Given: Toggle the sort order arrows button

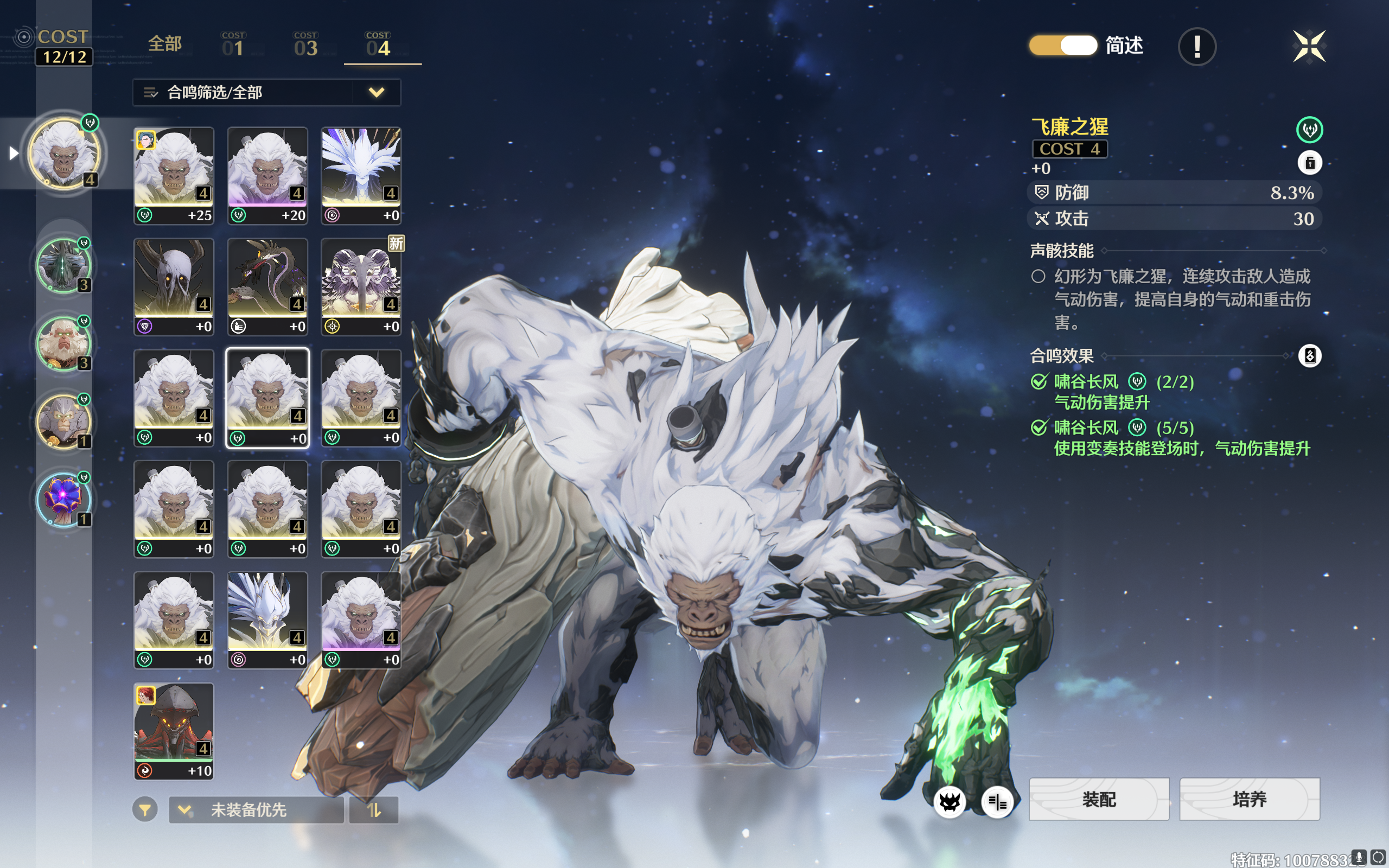Looking at the screenshot, I should pos(374,810).
